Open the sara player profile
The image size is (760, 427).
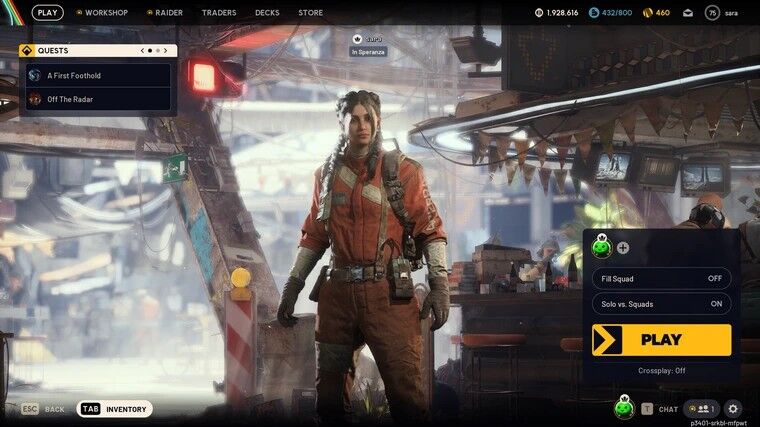click(724, 13)
